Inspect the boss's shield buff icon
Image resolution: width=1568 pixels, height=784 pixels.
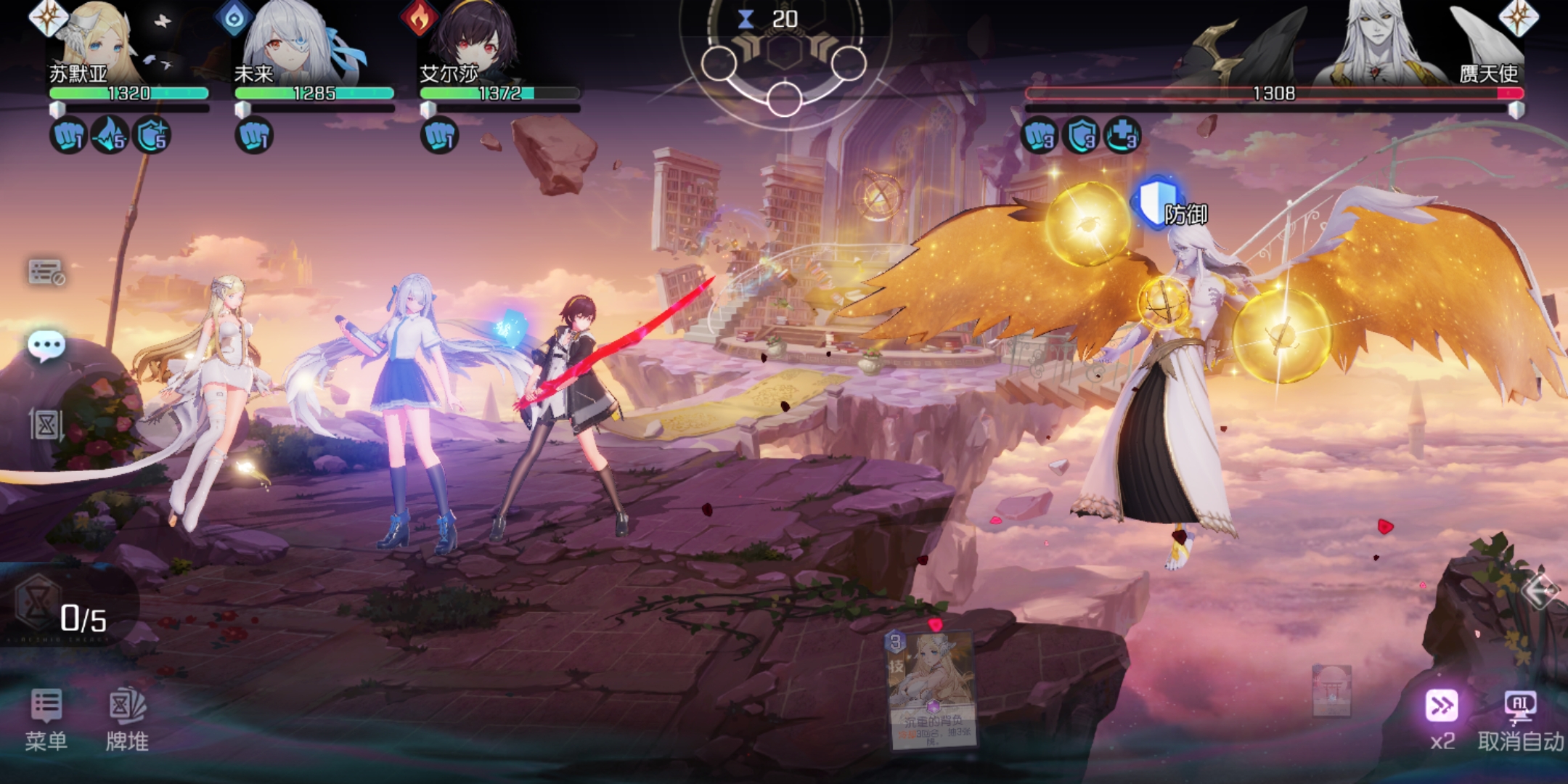1081,136
